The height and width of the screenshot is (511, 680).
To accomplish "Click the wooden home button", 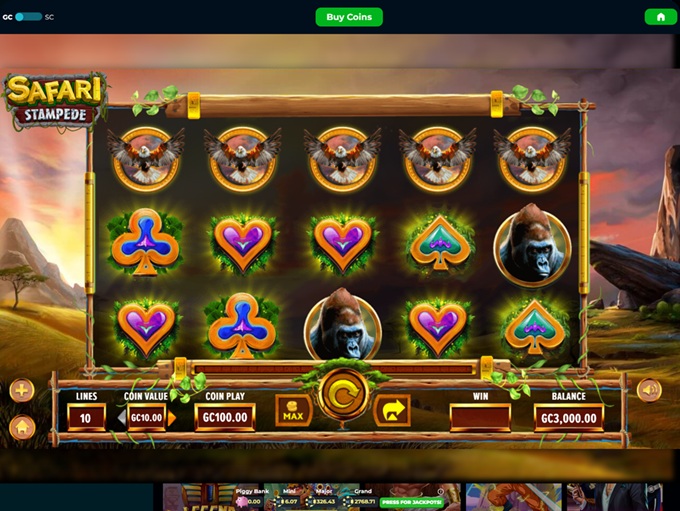I will pyautogui.click(x=22, y=427).
